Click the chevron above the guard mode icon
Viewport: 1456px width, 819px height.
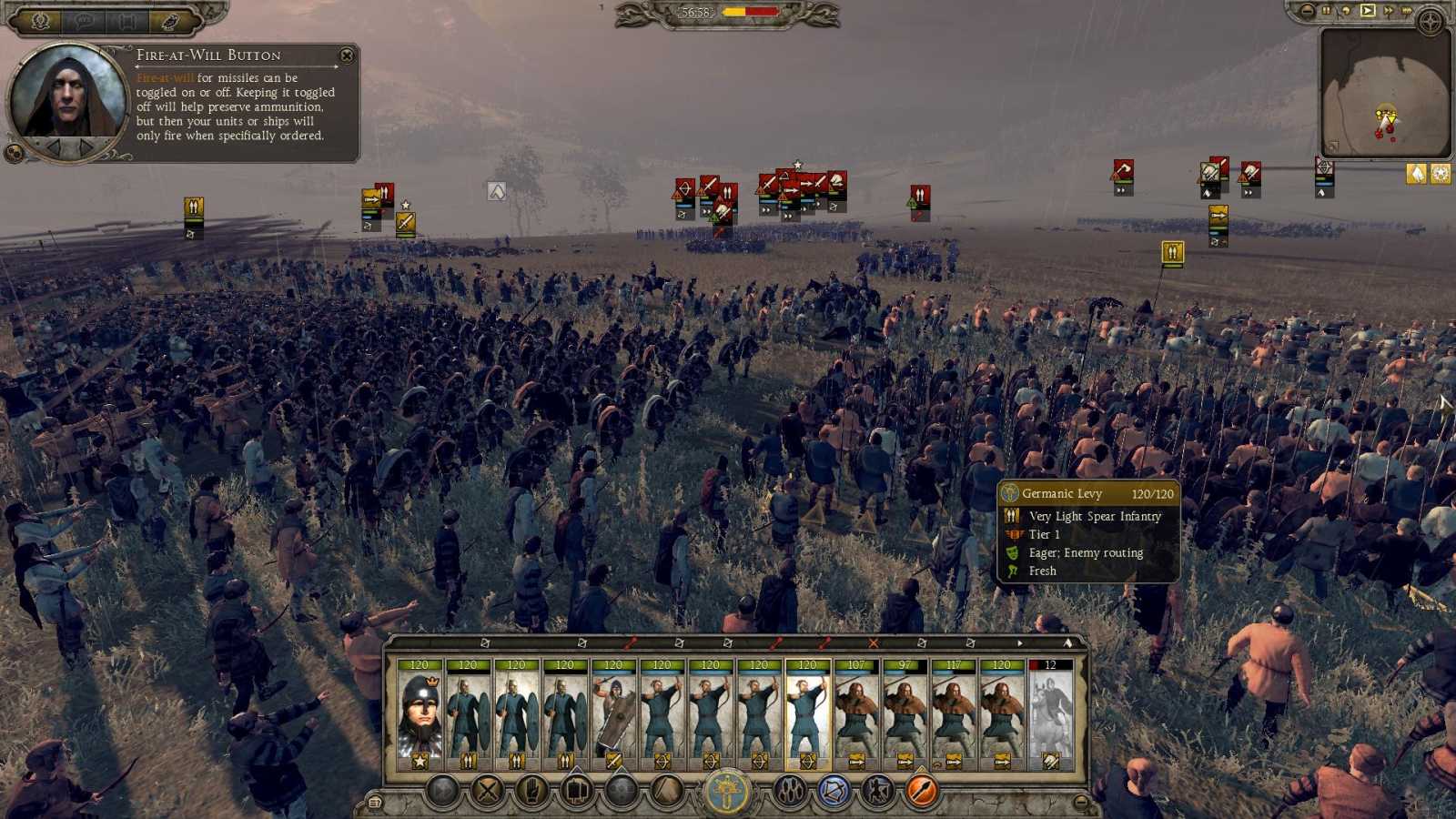574,770
